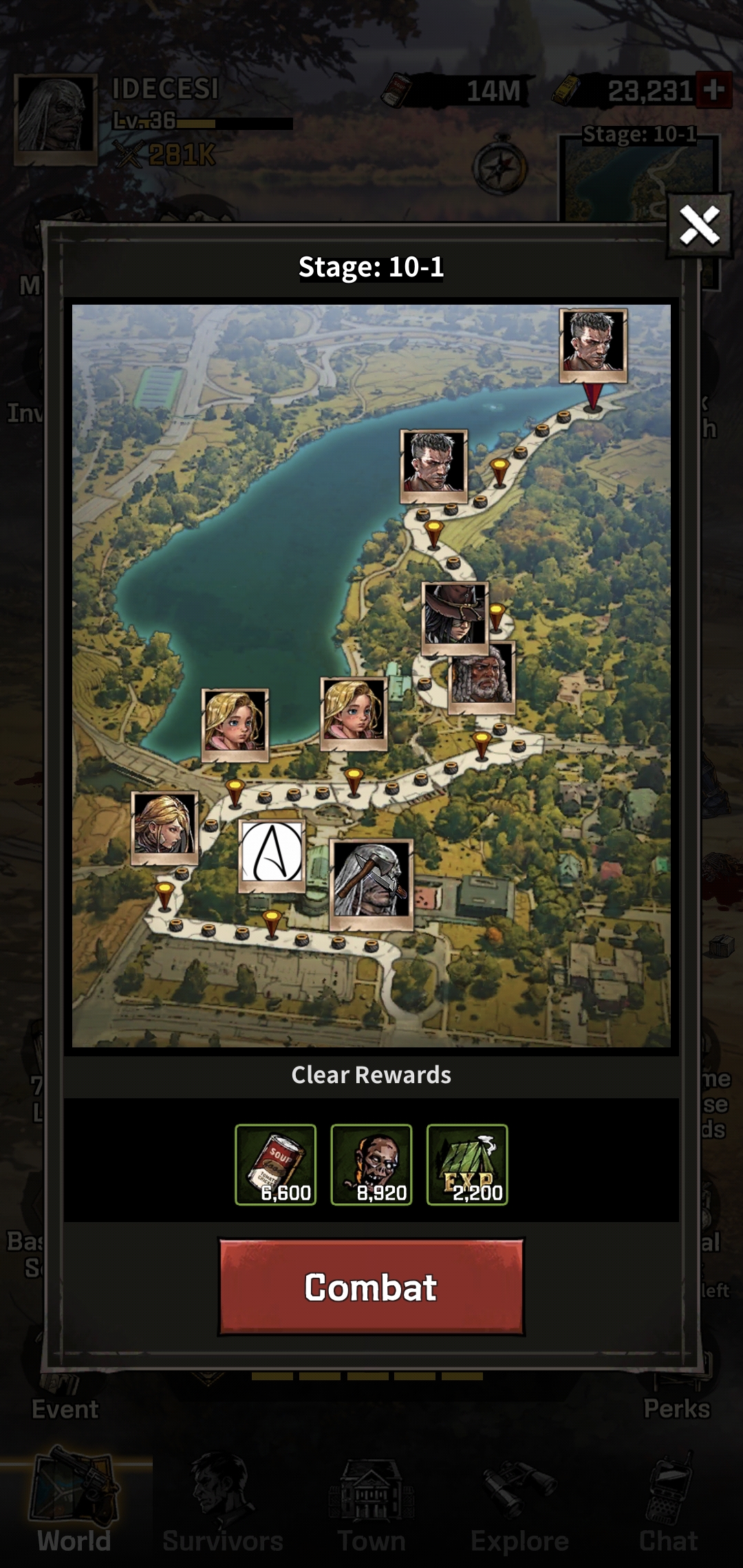Screen dimensions: 743x1568
Task: Inspect the EXP tent clear reward
Action: [467, 1164]
